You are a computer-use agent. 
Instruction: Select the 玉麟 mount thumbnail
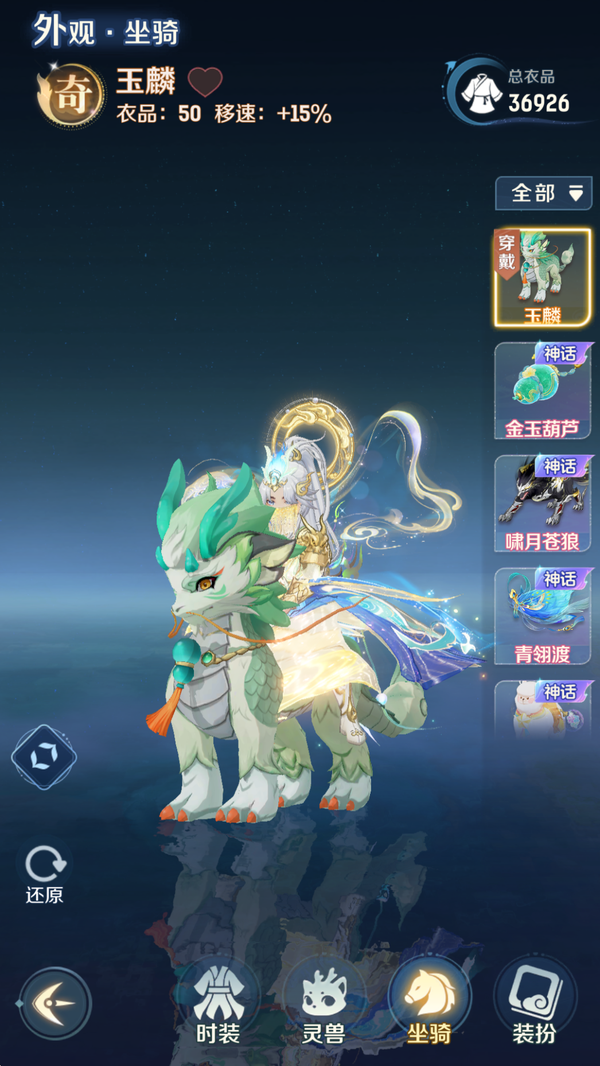click(543, 278)
